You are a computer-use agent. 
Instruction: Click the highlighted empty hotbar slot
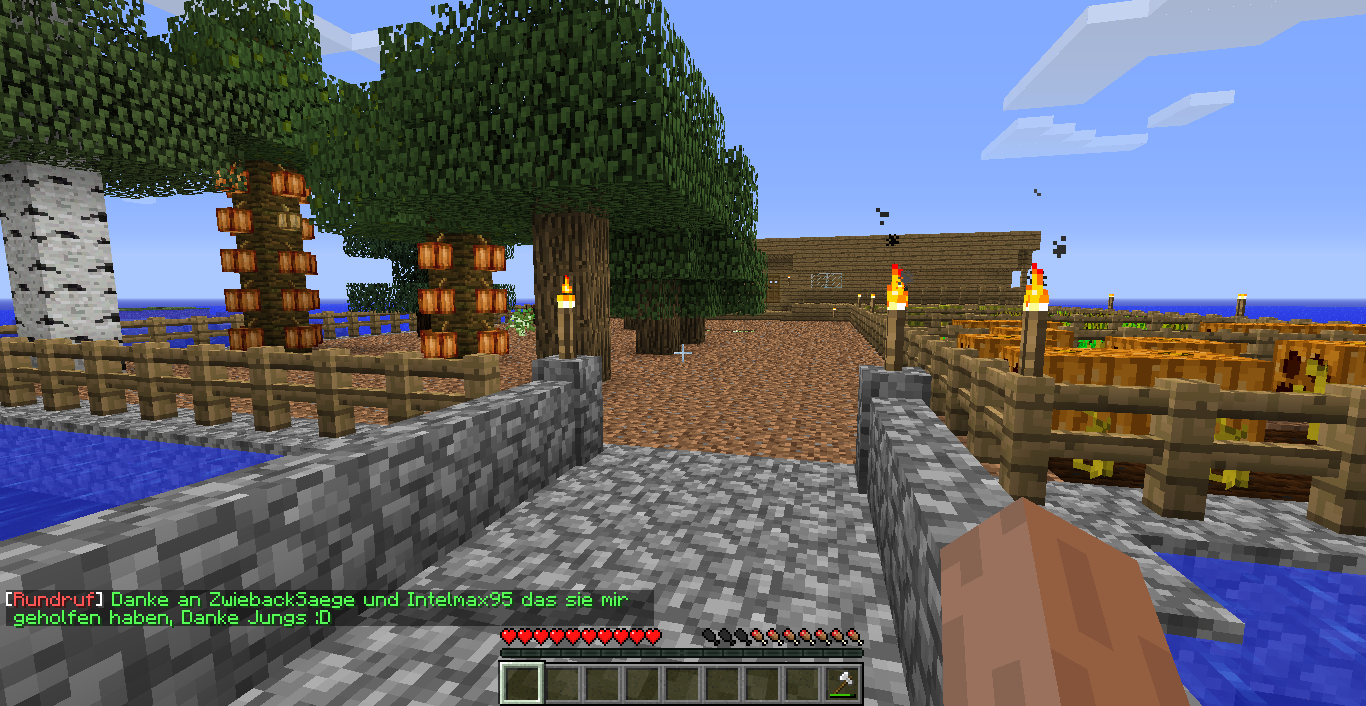(521, 684)
